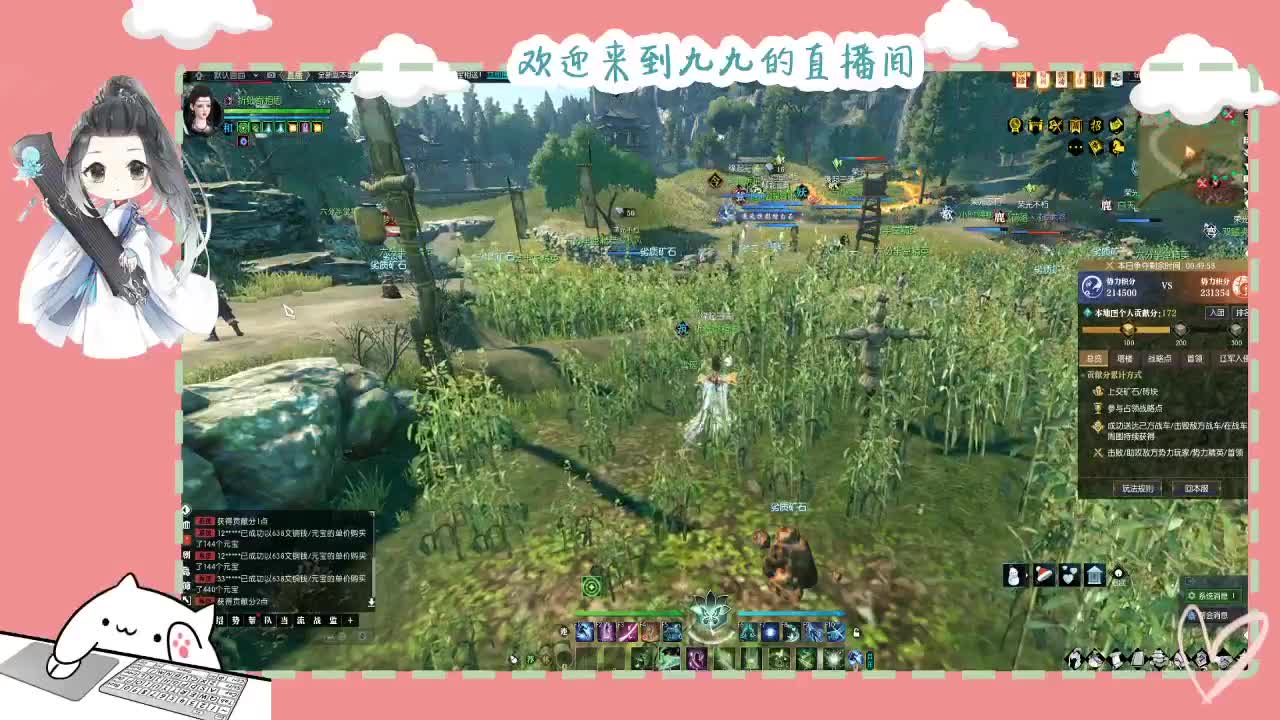
Task: Dismiss the 本日争夺剩余时间 timer with its X
Action: (x=1109, y=264)
